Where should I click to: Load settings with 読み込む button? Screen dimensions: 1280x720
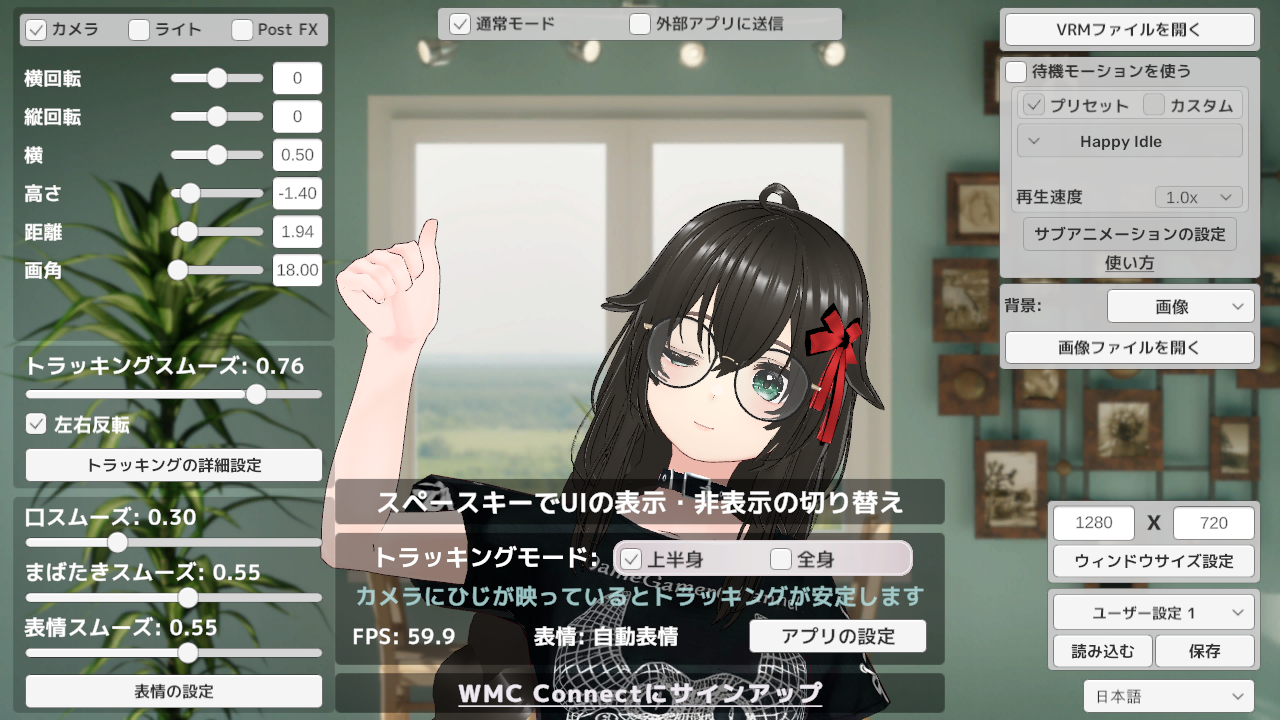pos(1103,651)
